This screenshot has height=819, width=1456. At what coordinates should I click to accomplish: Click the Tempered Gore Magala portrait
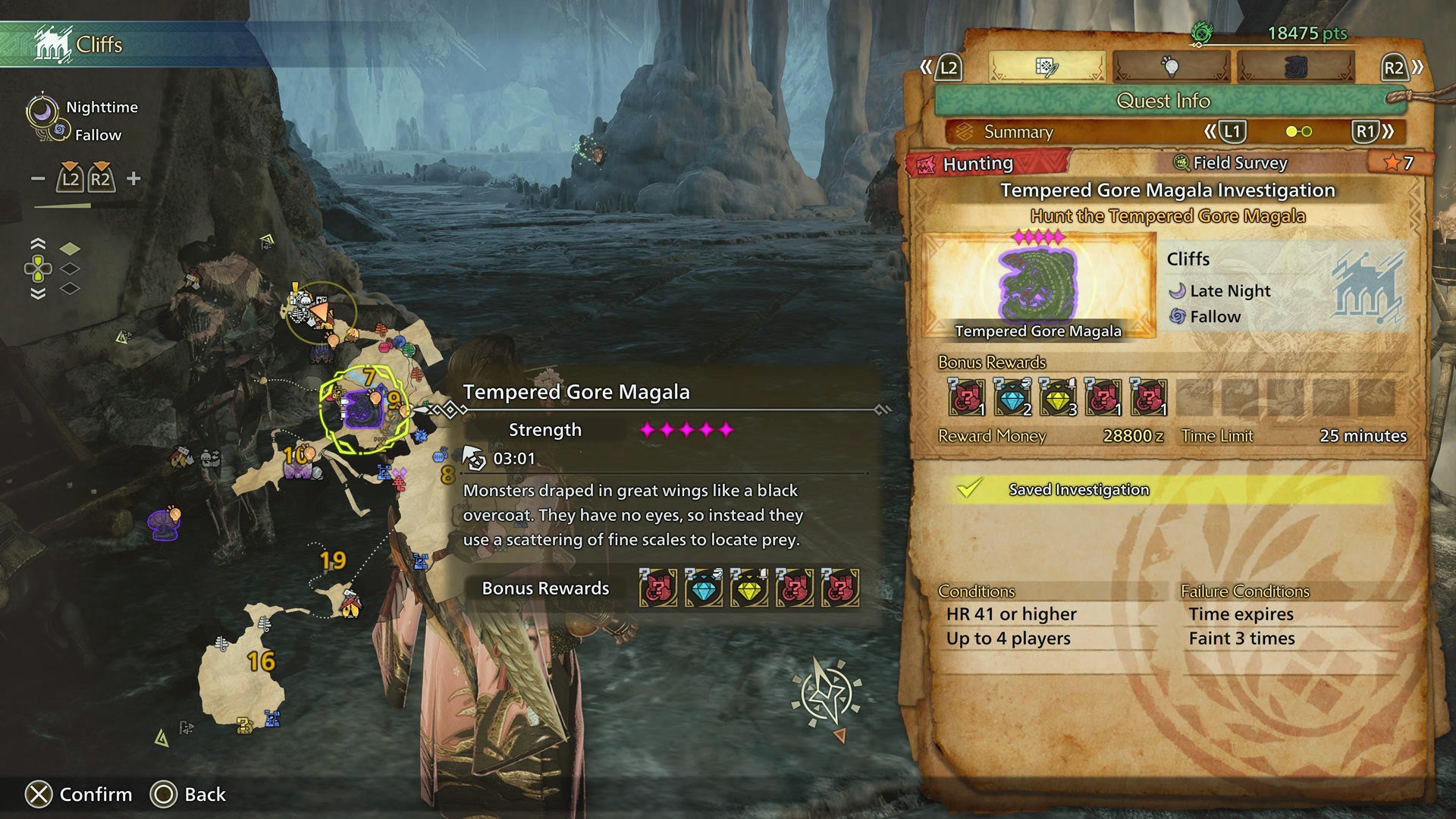(1037, 284)
